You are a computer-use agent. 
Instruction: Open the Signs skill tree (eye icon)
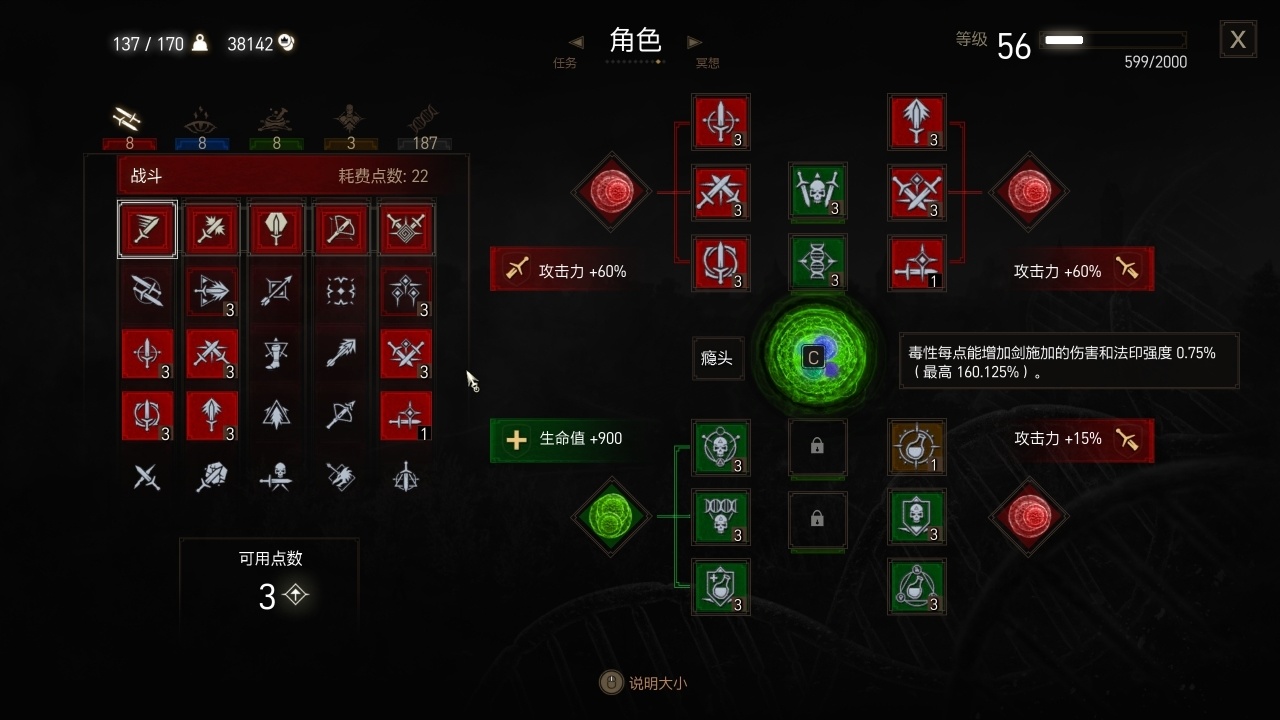pyautogui.click(x=202, y=120)
